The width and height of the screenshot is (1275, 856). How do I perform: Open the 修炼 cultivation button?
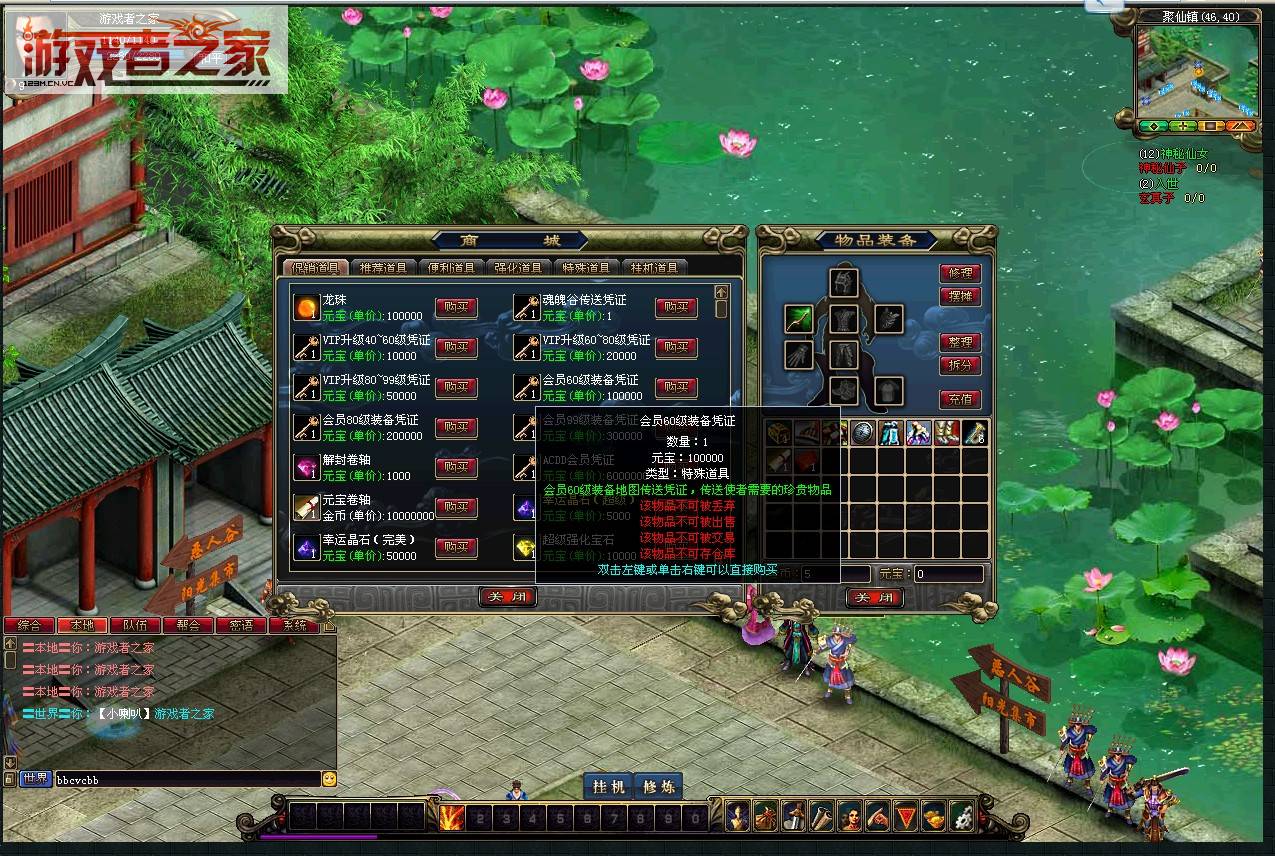[659, 787]
